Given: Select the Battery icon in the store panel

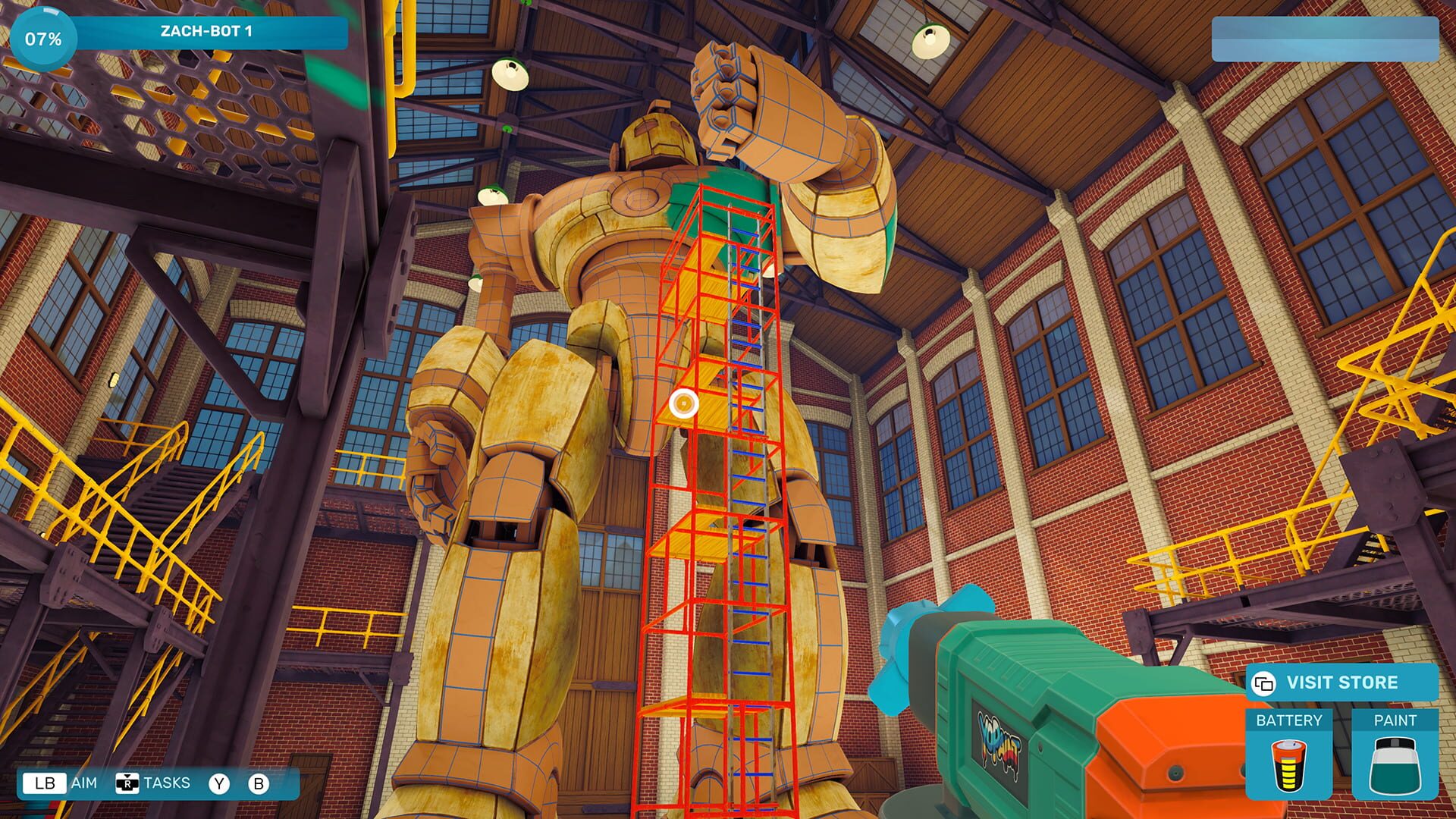Looking at the screenshot, I should [x=1289, y=767].
